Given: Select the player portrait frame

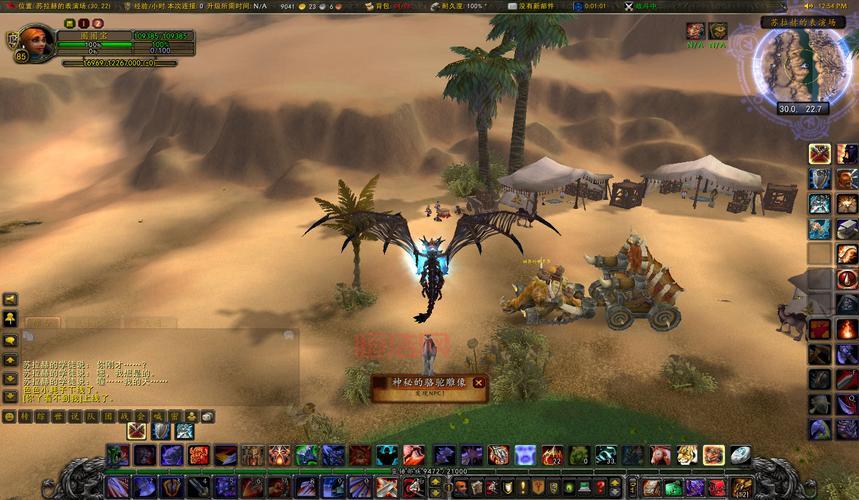Looking at the screenshot, I should pos(37,43).
